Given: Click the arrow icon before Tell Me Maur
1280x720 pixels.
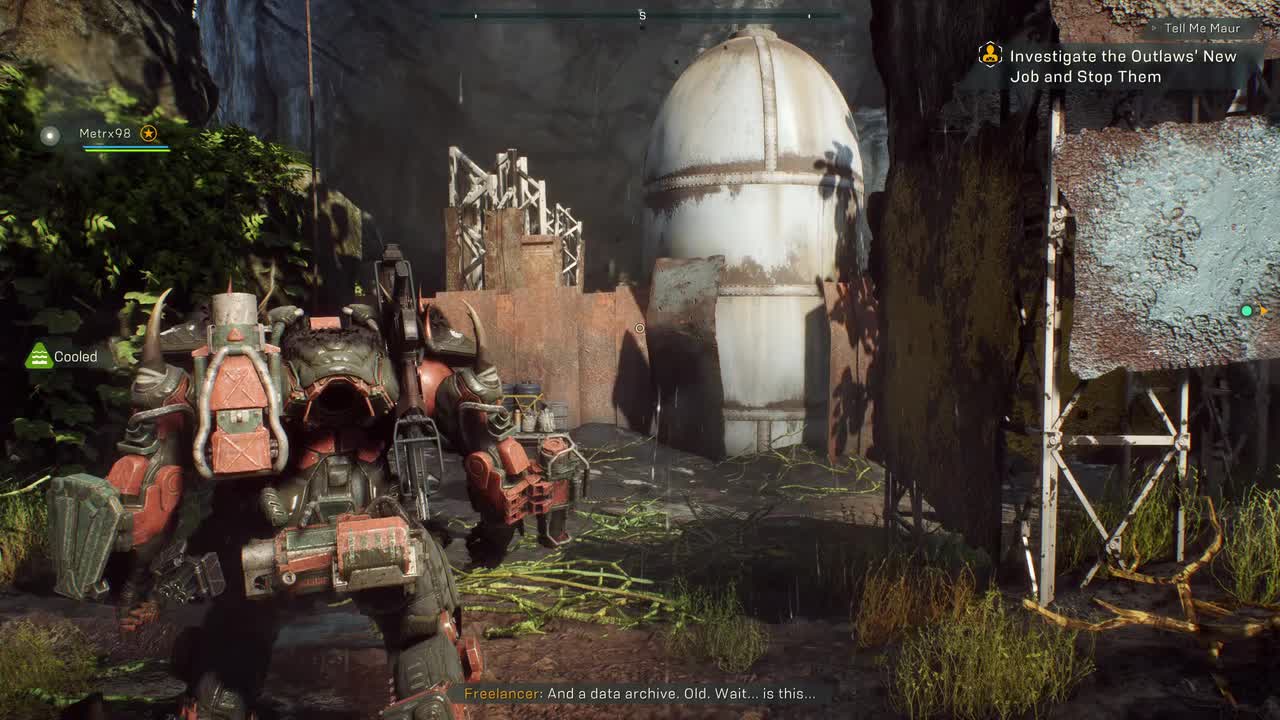Looking at the screenshot, I should (x=1155, y=28).
